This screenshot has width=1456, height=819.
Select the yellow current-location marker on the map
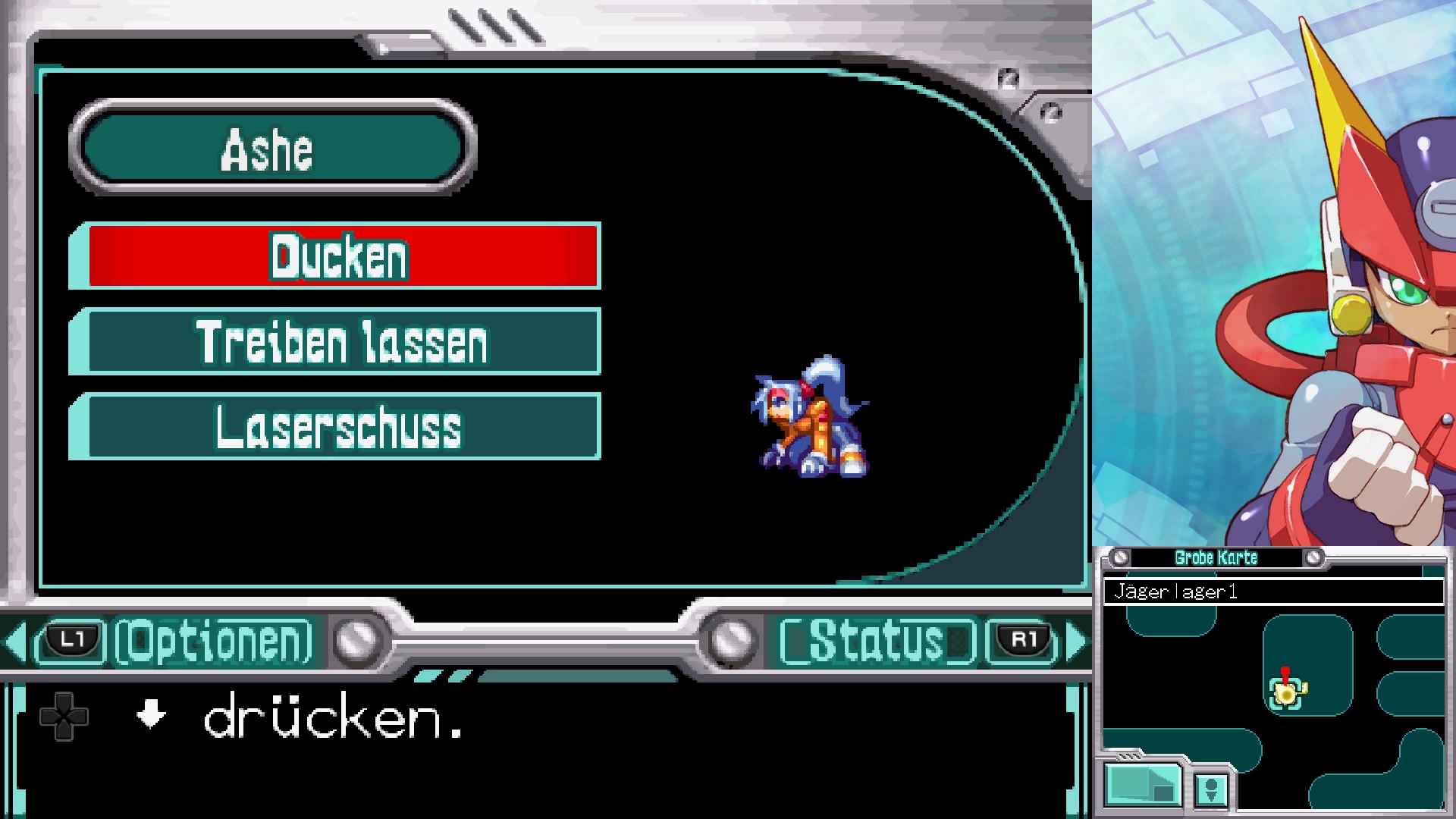pyautogui.click(x=1286, y=692)
